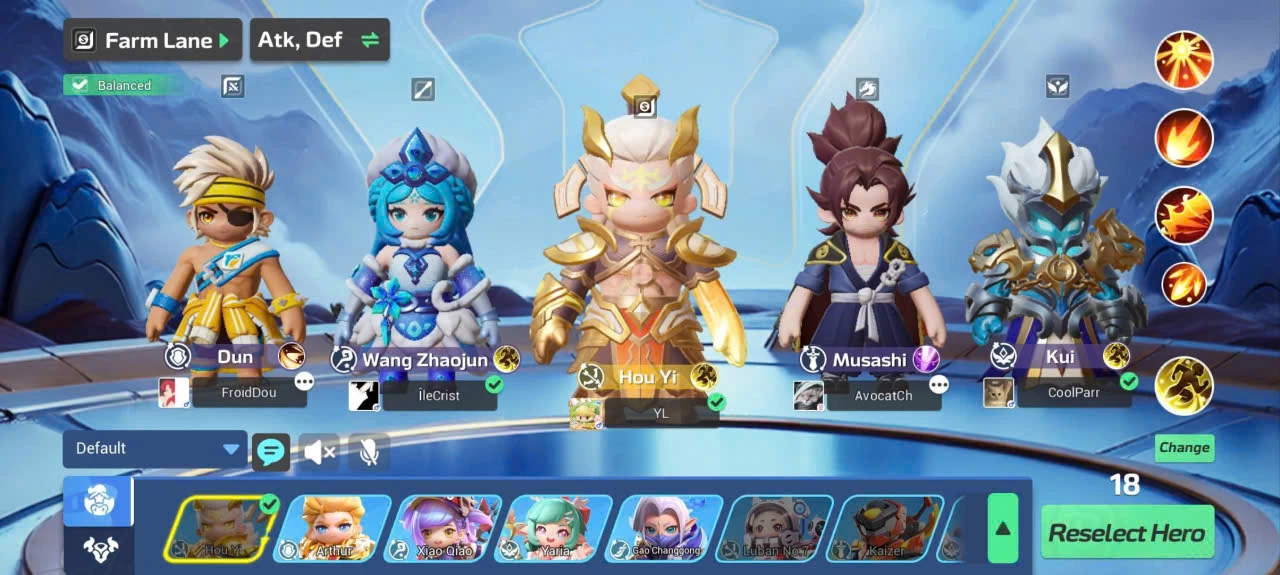
Task: Toggle the microphone icon
Action: tap(369, 452)
